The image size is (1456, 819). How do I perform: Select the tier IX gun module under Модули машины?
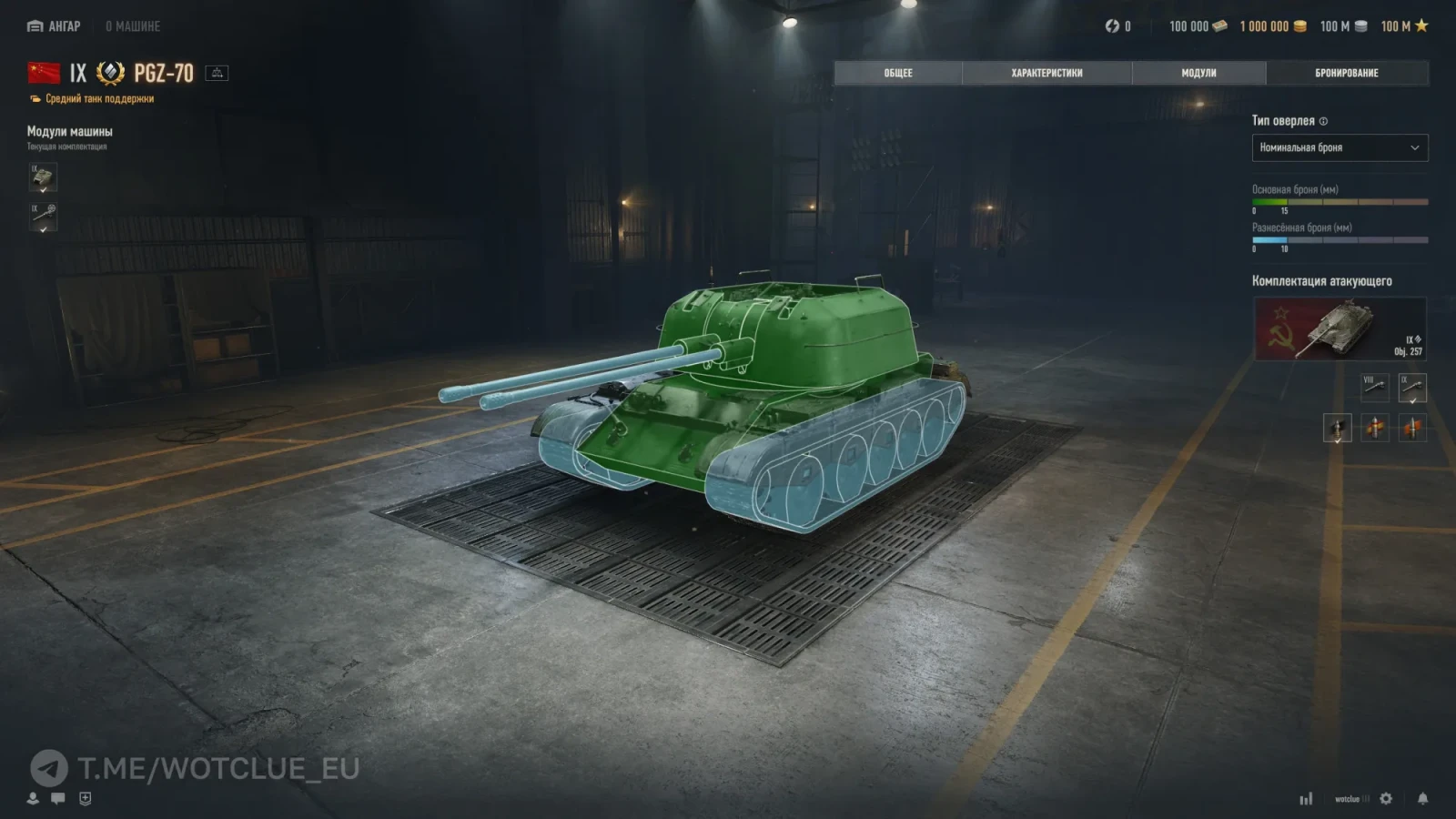(43, 217)
